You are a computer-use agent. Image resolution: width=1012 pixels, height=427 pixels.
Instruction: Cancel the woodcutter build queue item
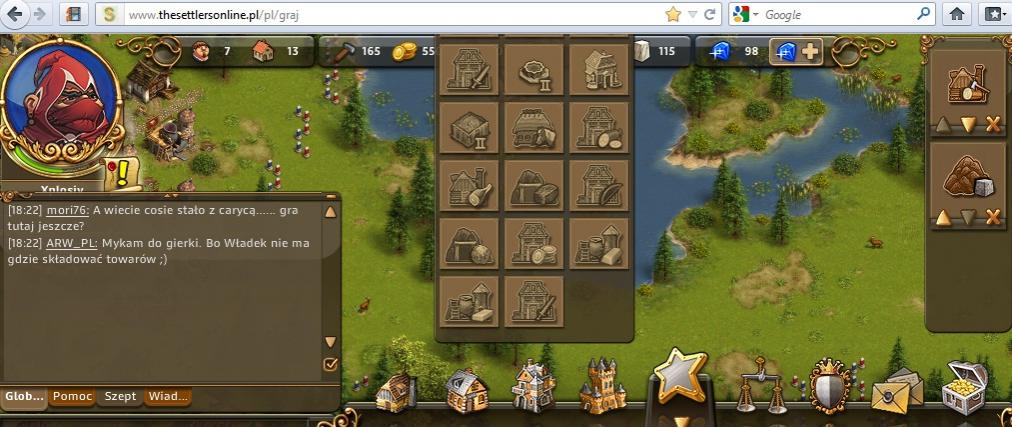point(993,125)
